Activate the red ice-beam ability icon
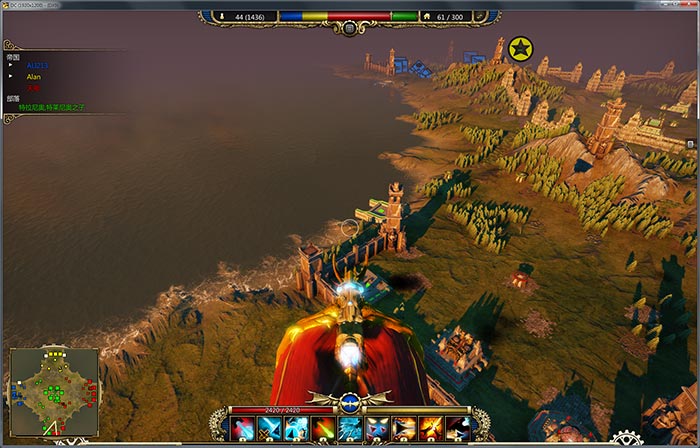 [242, 429]
